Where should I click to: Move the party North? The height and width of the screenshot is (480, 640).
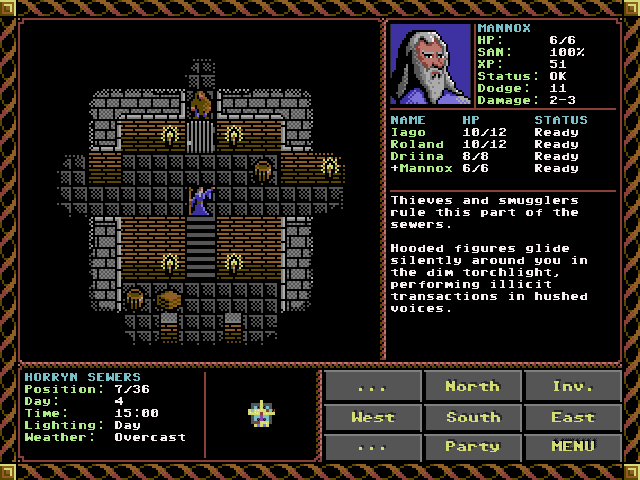pyautogui.click(x=472, y=386)
